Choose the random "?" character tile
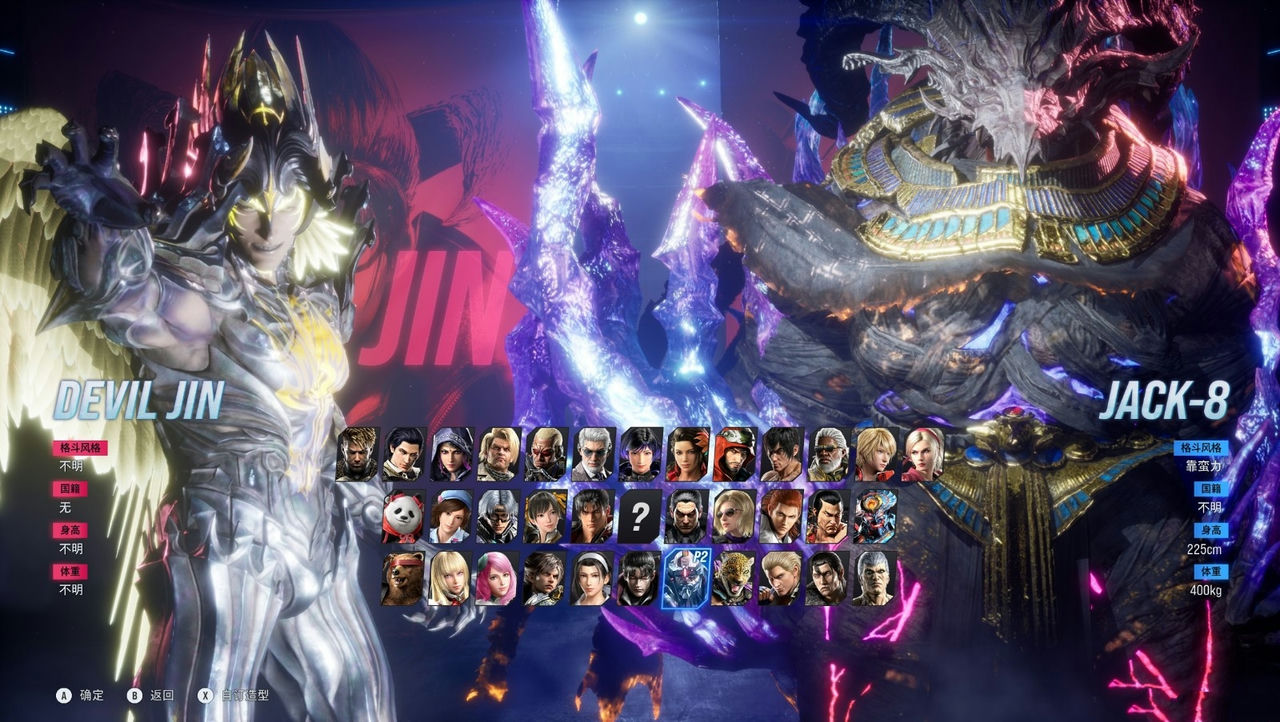The image size is (1280, 722). tap(639, 514)
